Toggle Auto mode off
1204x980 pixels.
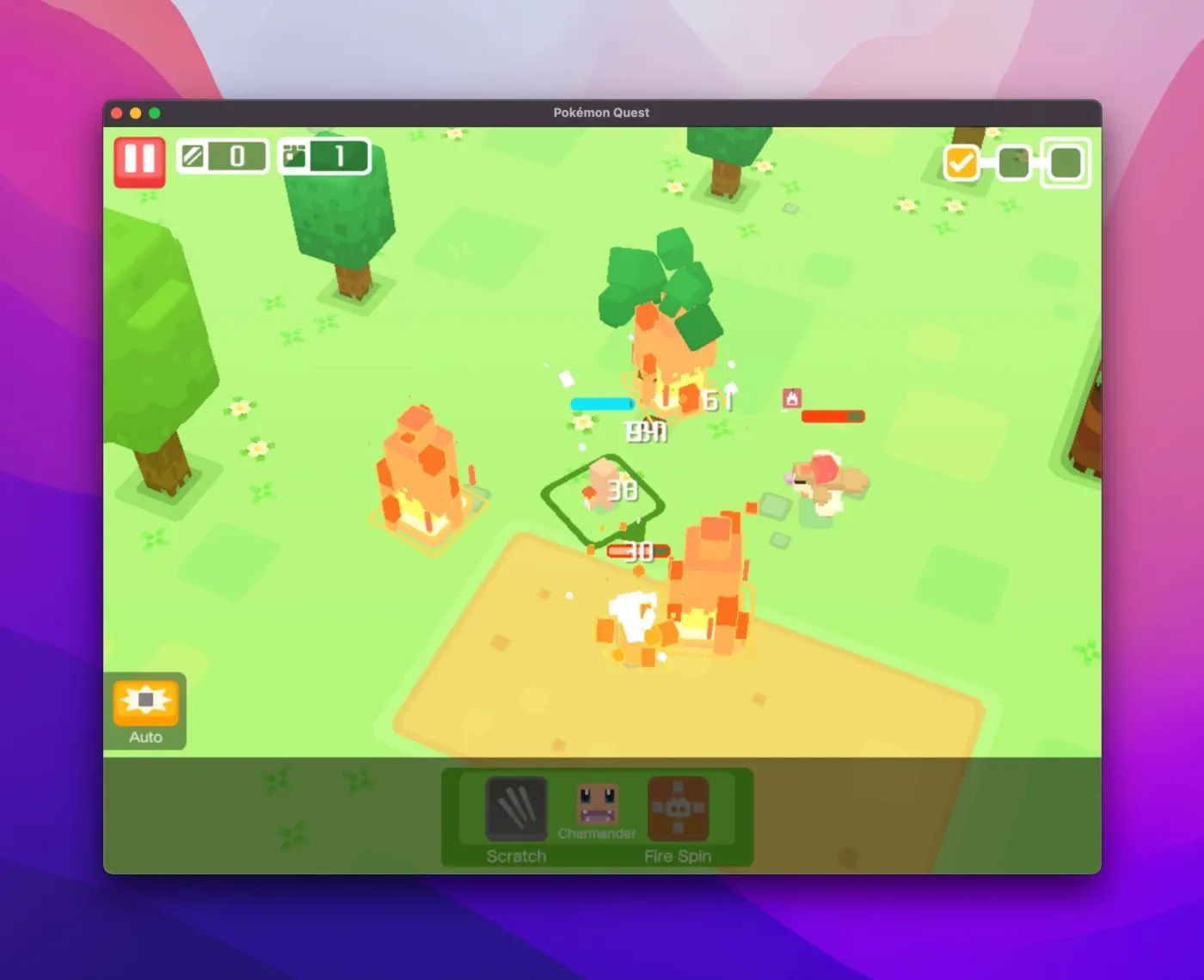click(x=146, y=709)
